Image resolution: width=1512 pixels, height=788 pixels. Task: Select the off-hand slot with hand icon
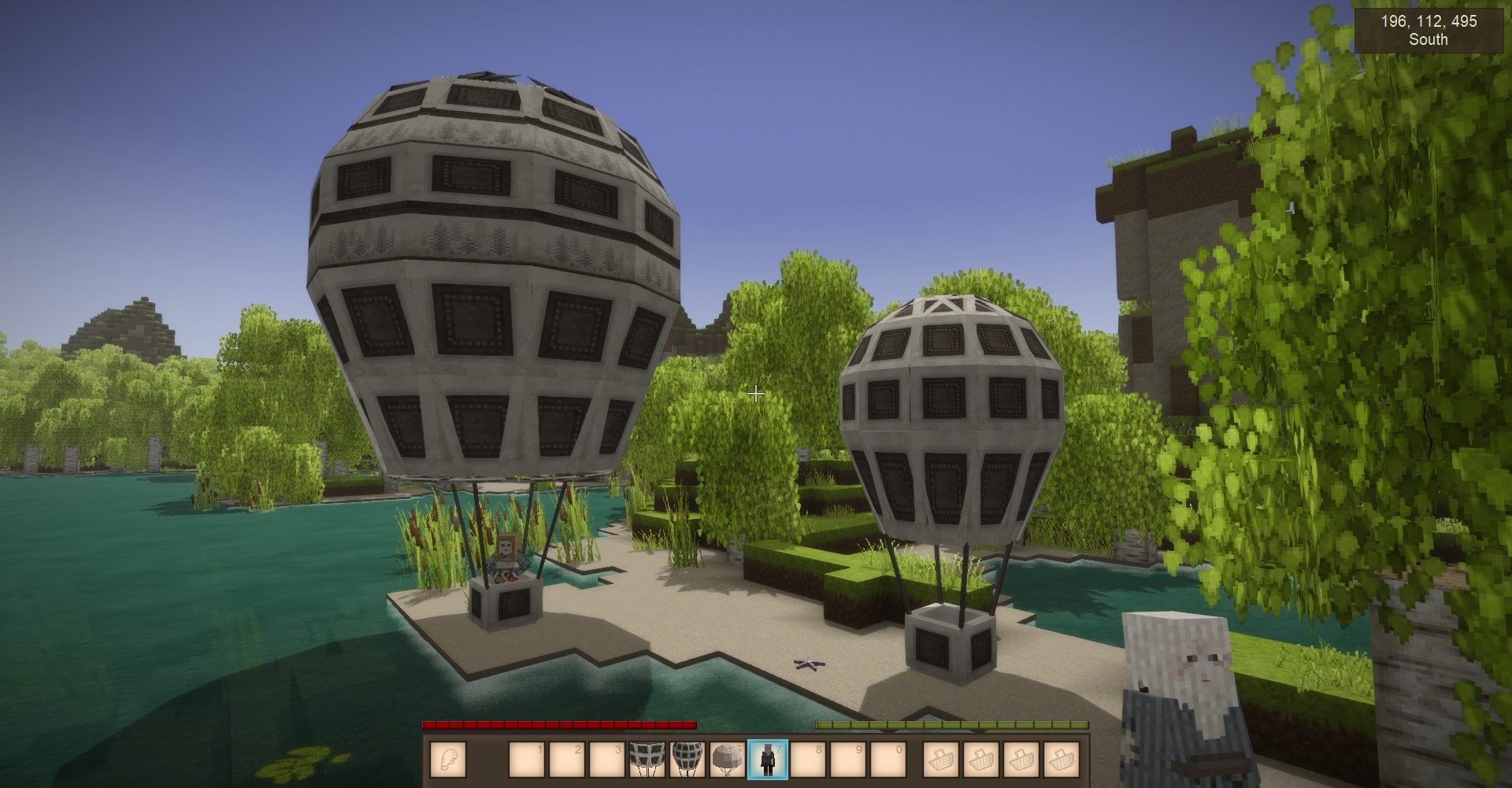pyautogui.click(x=449, y=760)
